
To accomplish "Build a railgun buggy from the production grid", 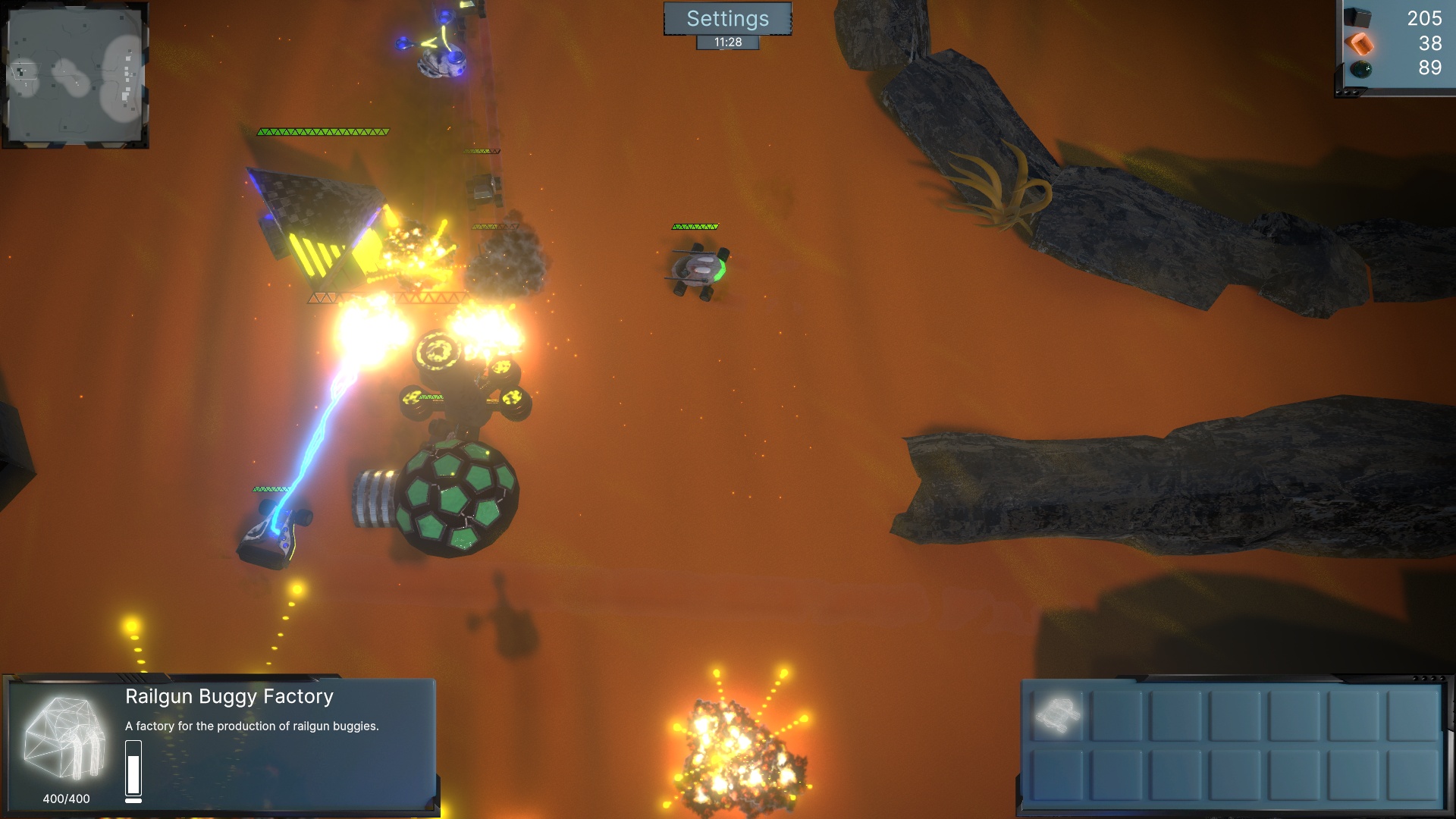I will pyautogui.click(x=1058, y=714).
